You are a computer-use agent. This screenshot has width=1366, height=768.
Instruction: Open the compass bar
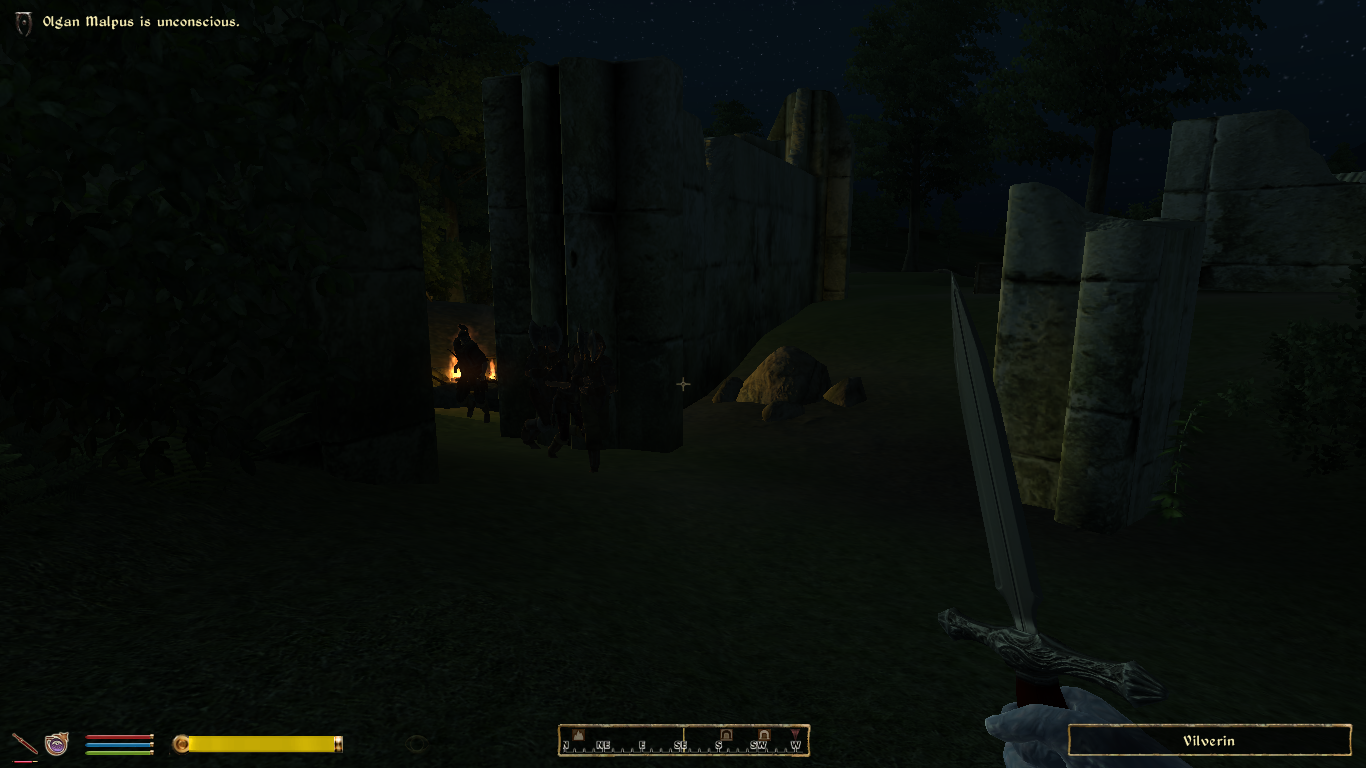coord(684,741)
